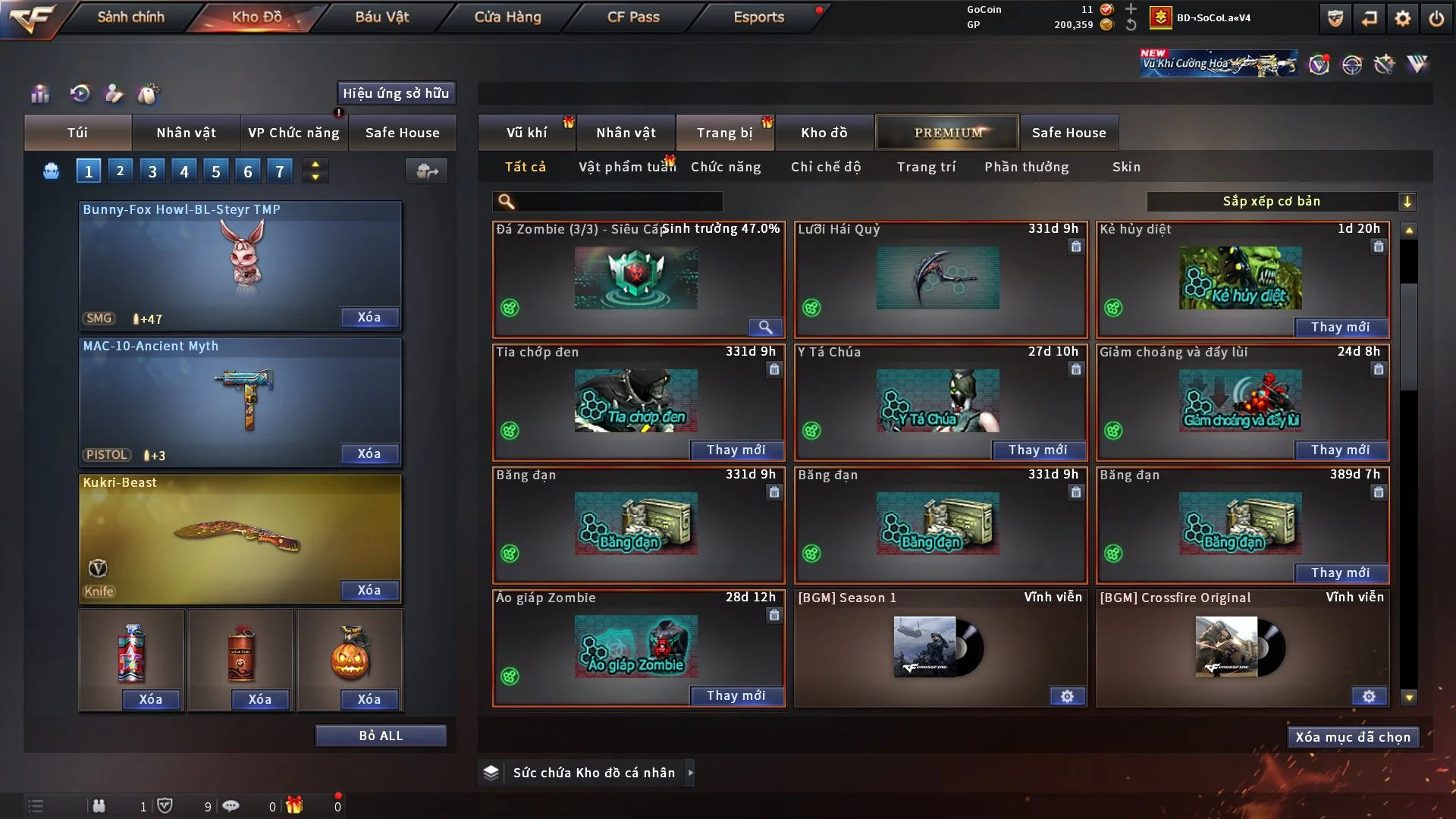Toggle the green indicator on Kẻ hủy diệt
The height and width of the screenshot is (819, 1456).
[1113, 308]
